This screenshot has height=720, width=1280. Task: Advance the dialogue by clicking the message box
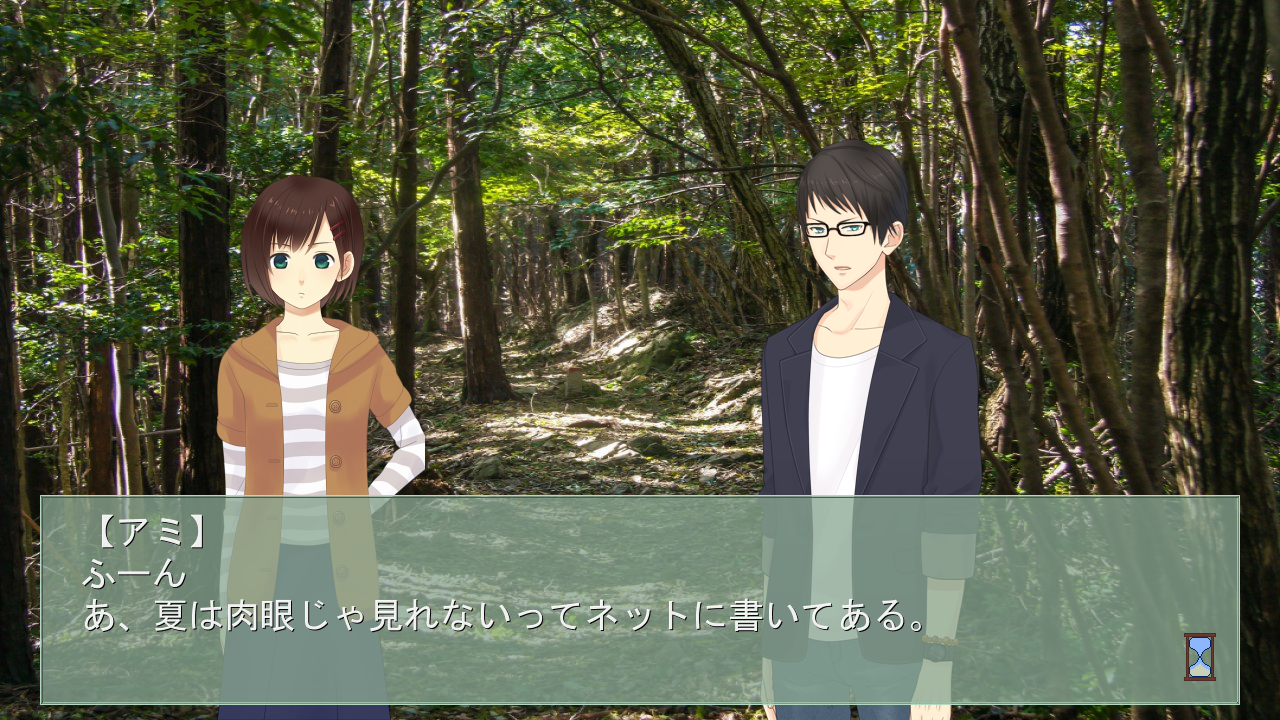pyautogui.click(x=640, y=600)
